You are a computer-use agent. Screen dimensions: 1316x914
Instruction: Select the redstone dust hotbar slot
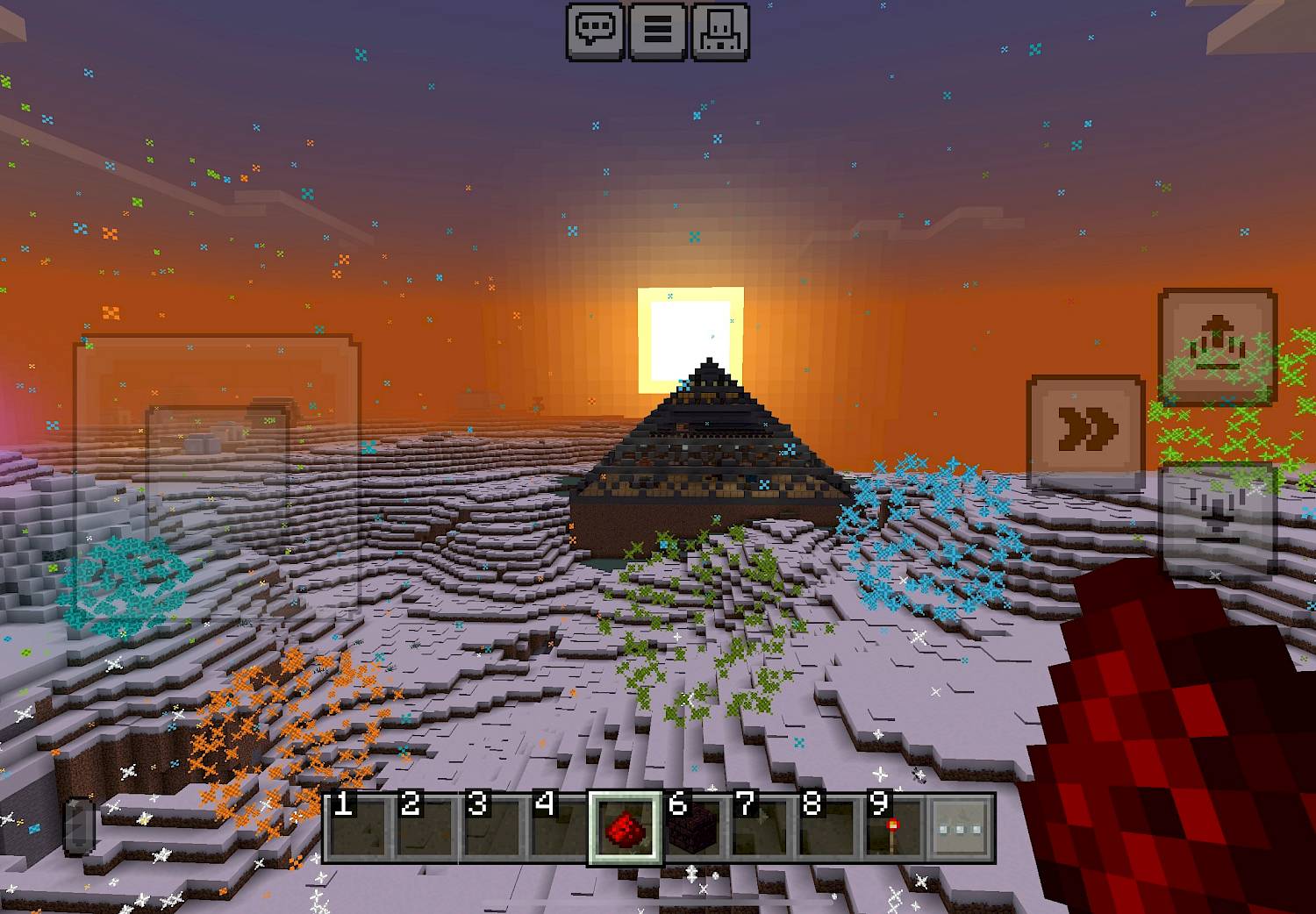(624, 827)
